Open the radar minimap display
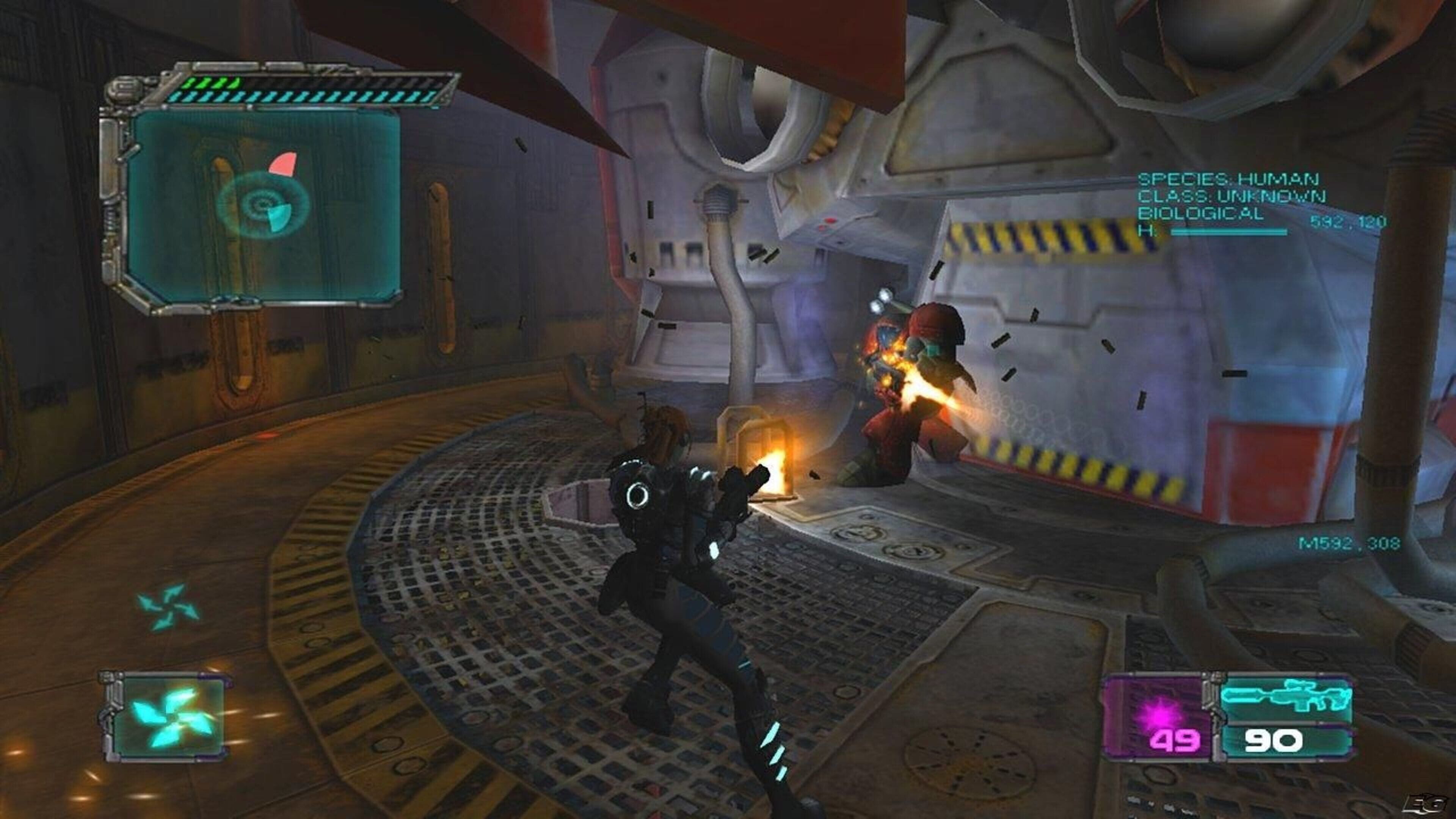1456x819 pixels. coord(264,205)
